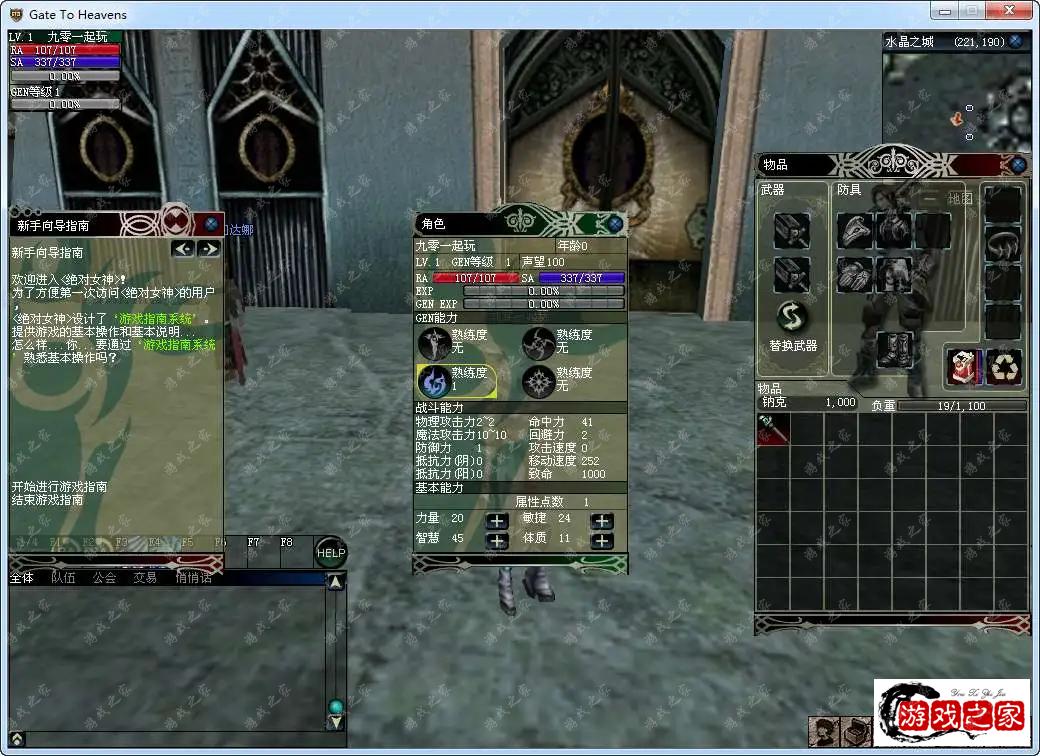1040x756 pixels.
Task: Close the 角色 character window
Action: click(x=615, y=225)
